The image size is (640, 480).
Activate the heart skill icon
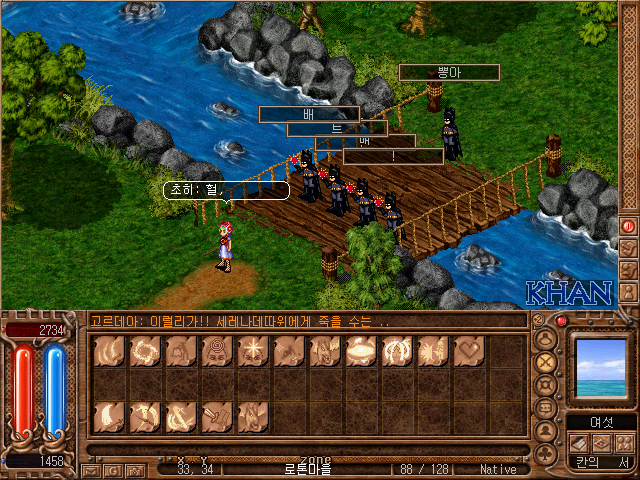coord(468,351)
